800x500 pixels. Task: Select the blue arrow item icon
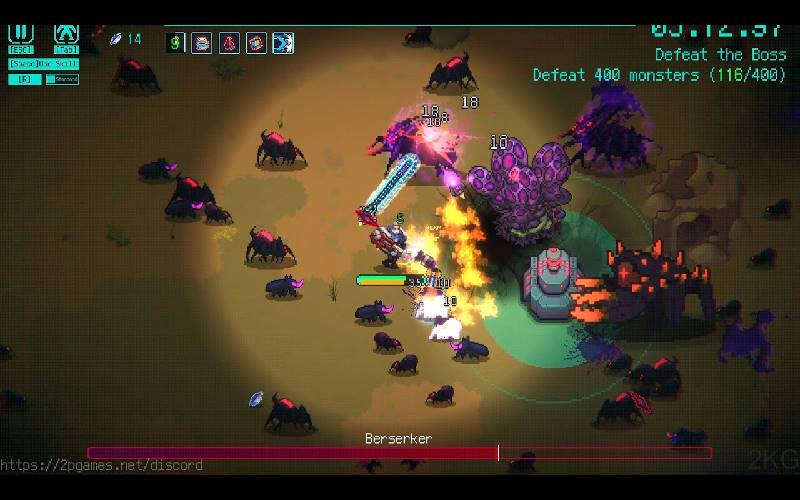tap(283, 42)
